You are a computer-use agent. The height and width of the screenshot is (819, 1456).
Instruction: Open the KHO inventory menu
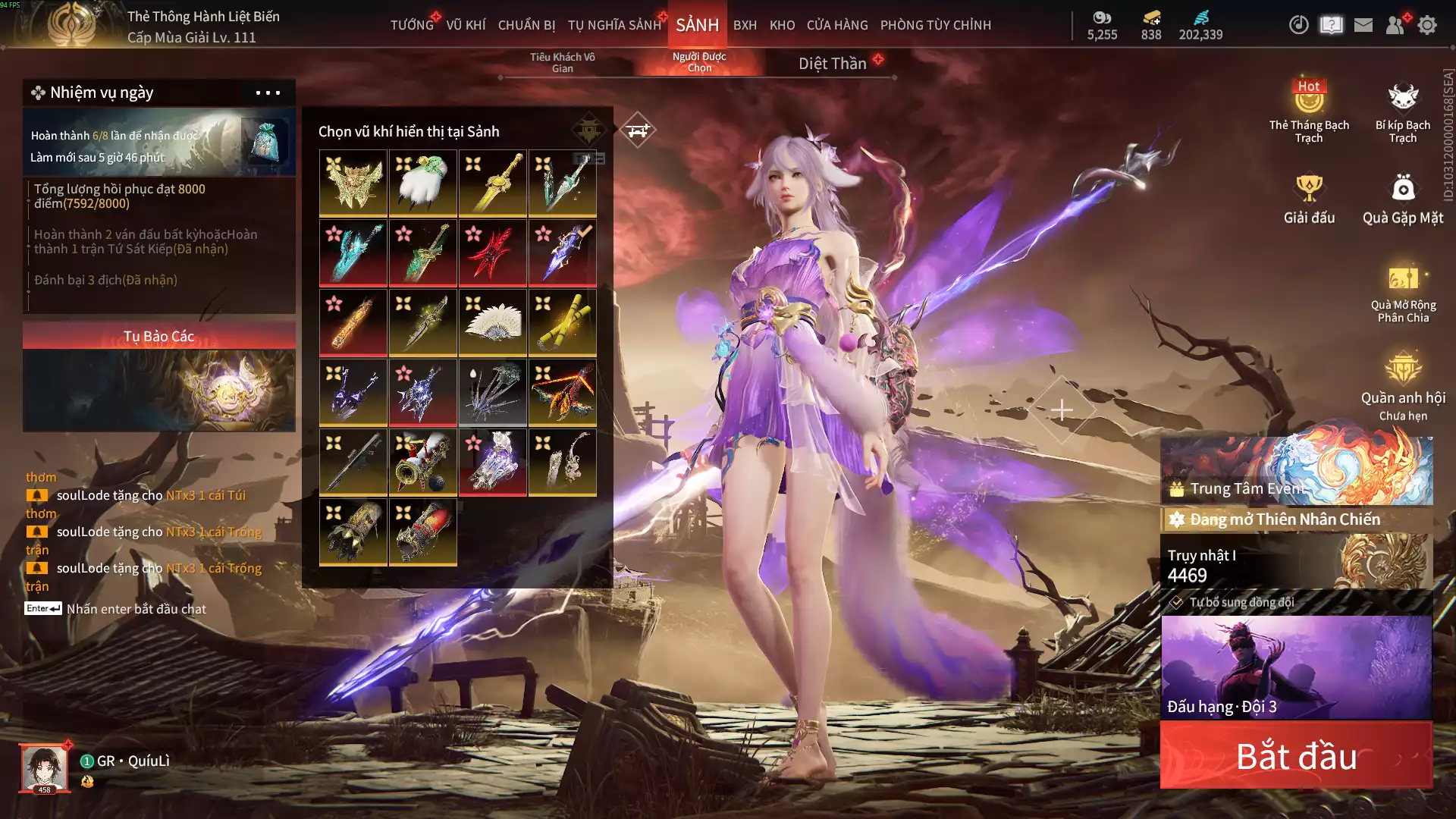coord(782,25)
